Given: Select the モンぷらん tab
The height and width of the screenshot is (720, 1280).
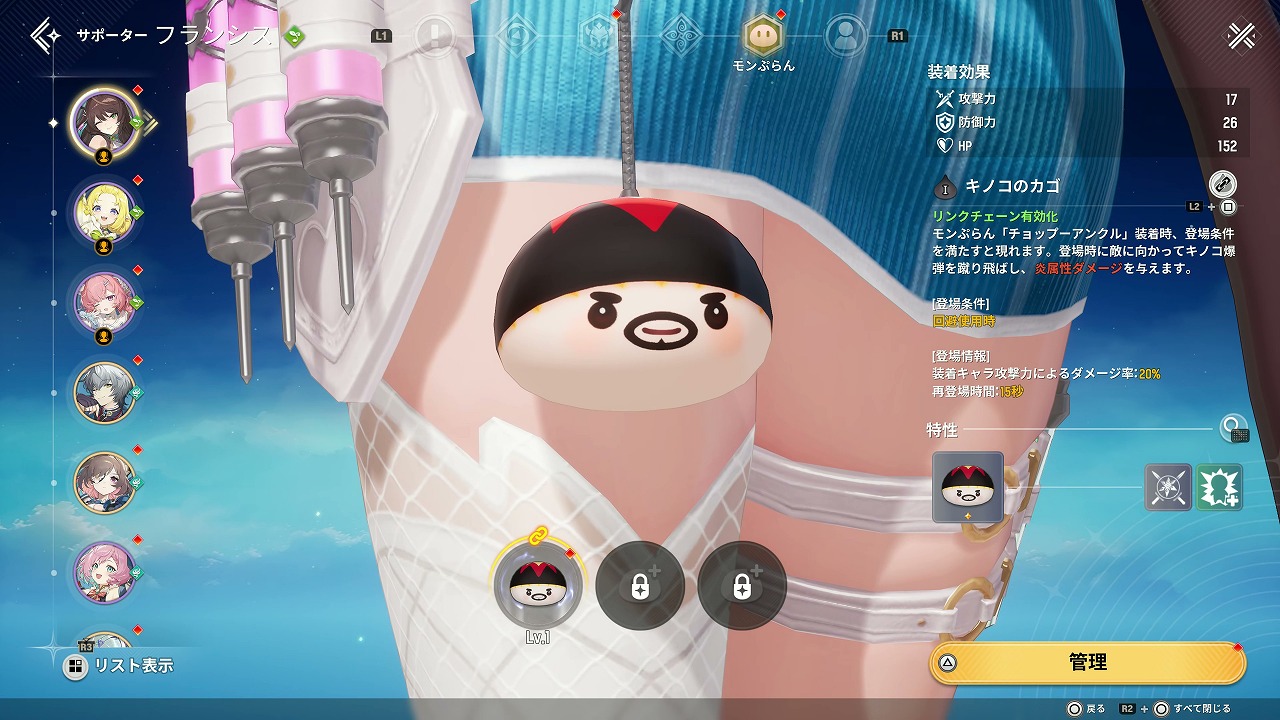Looking at the screenshot, I should click(763, 36).
